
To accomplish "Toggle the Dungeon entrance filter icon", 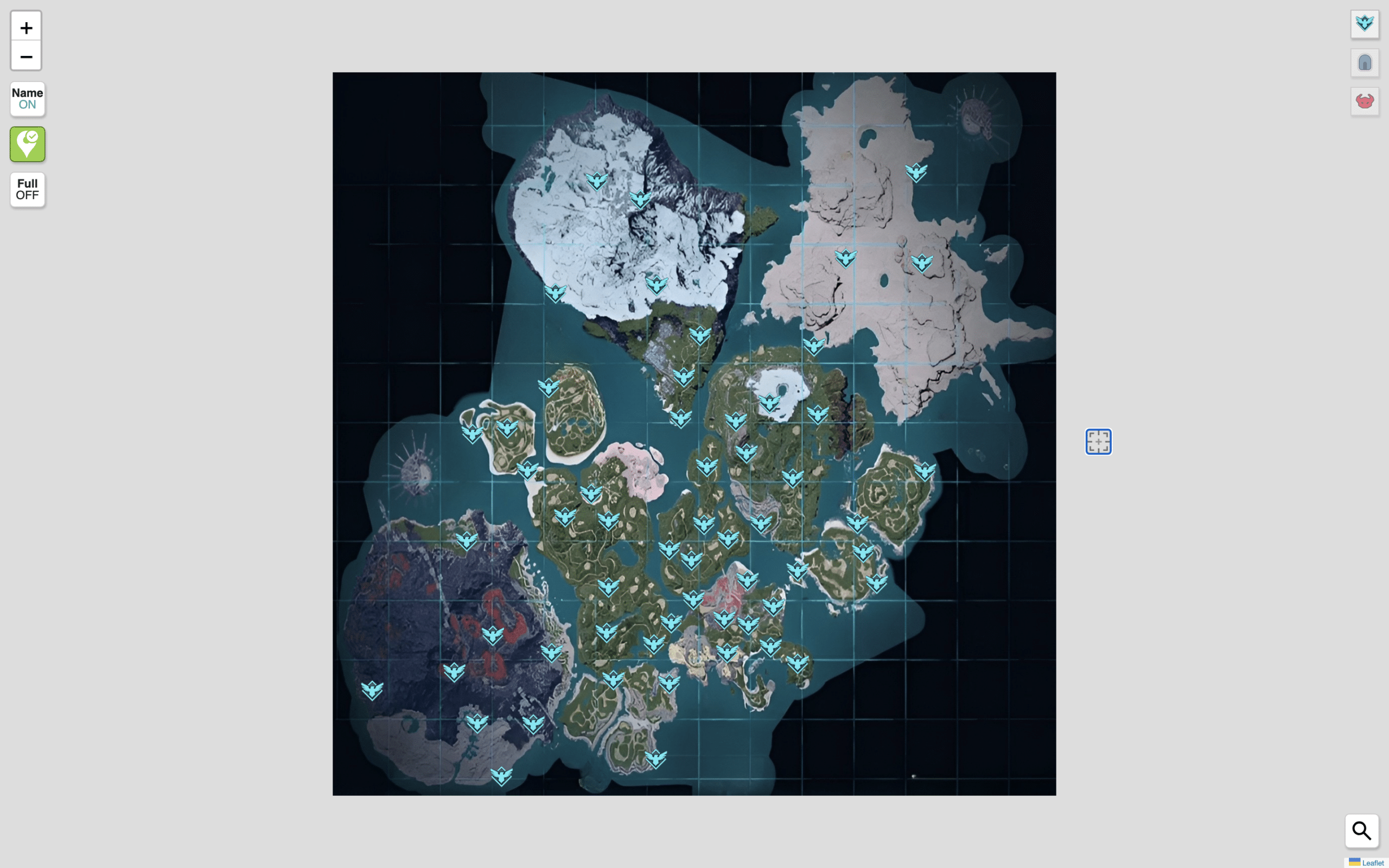I will pos(1365,62).
